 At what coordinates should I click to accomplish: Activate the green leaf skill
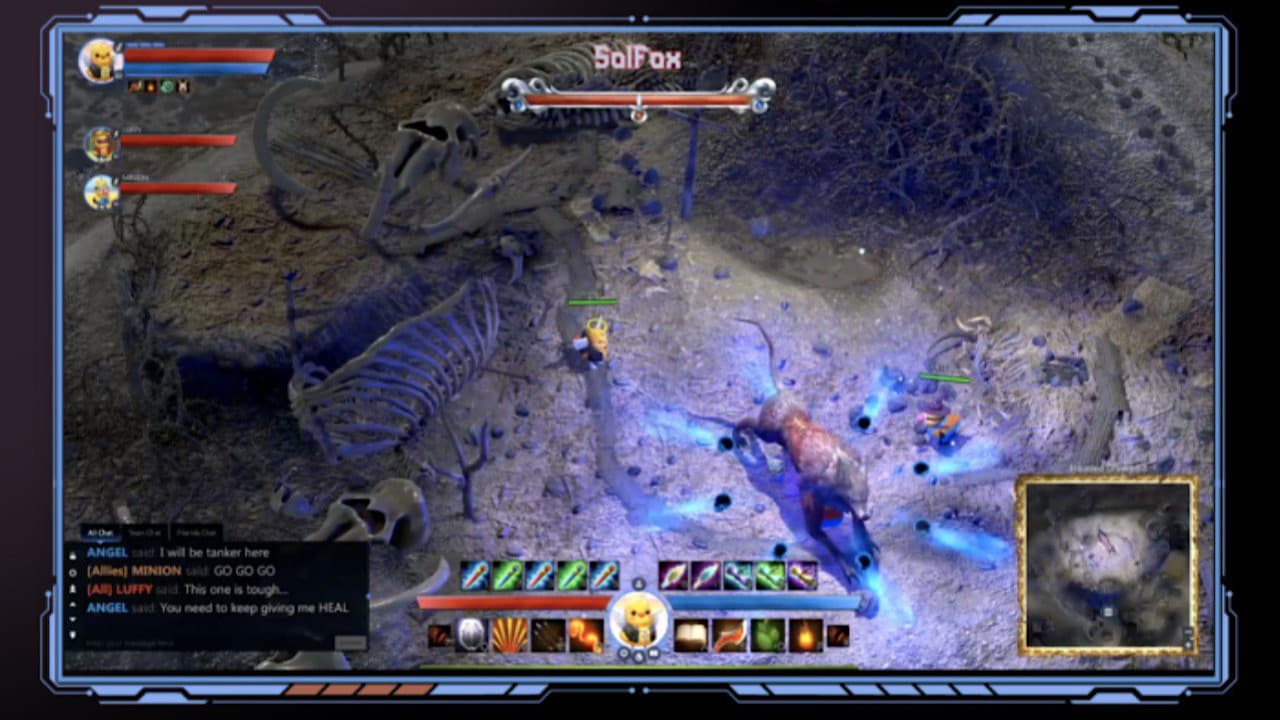pyautogui.click(x=767, y=635)
